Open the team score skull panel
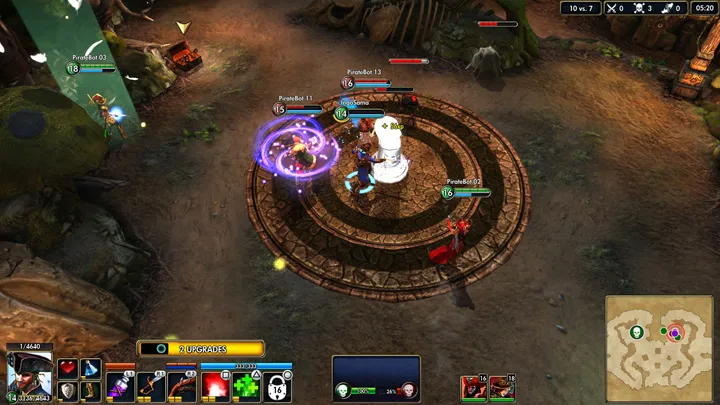Image resolution: width=720 pixels, height=405 pixels. [x=376, y=380]
